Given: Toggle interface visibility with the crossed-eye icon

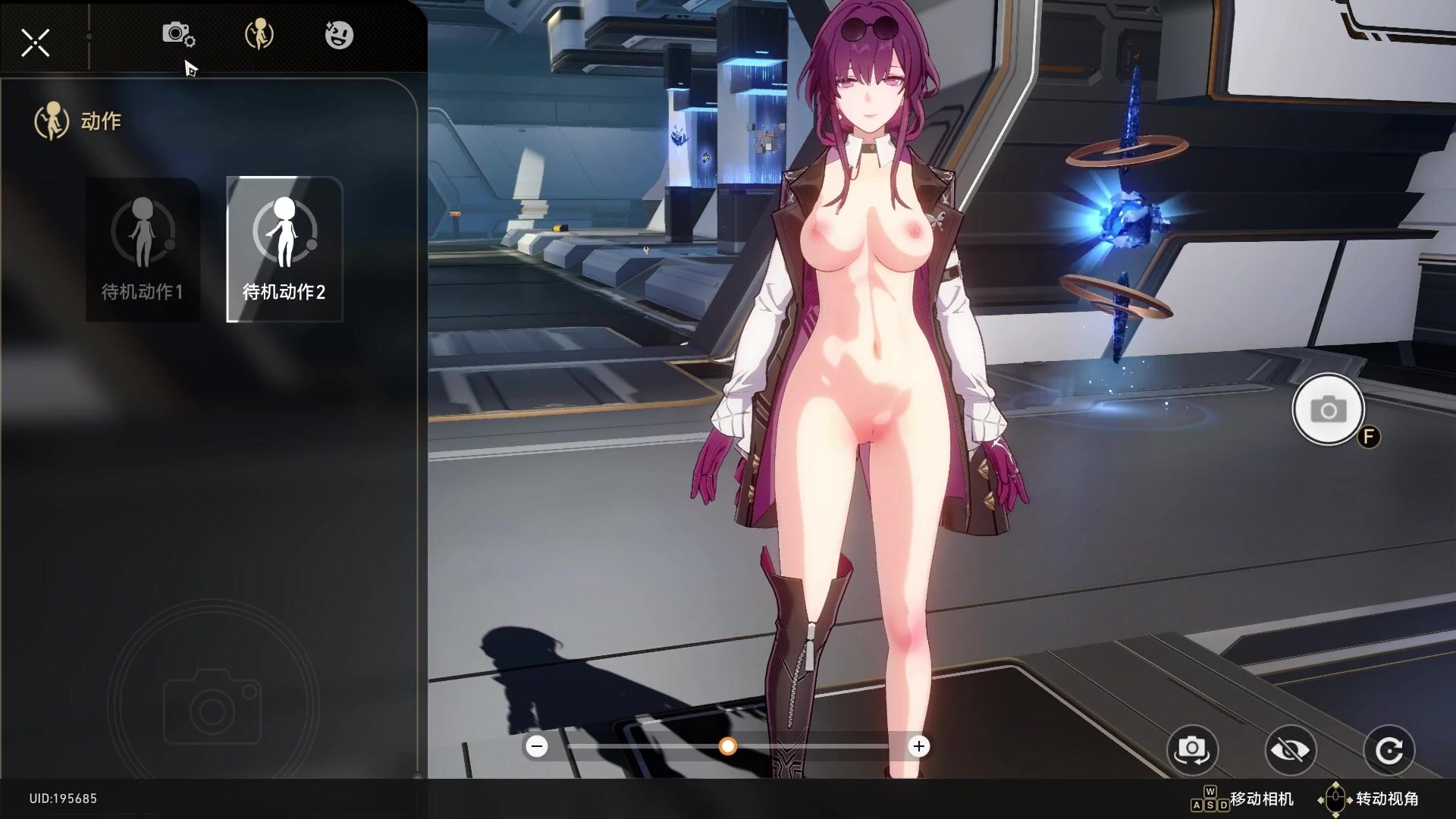Looking at the screenshot, I should click(1290, 750).
